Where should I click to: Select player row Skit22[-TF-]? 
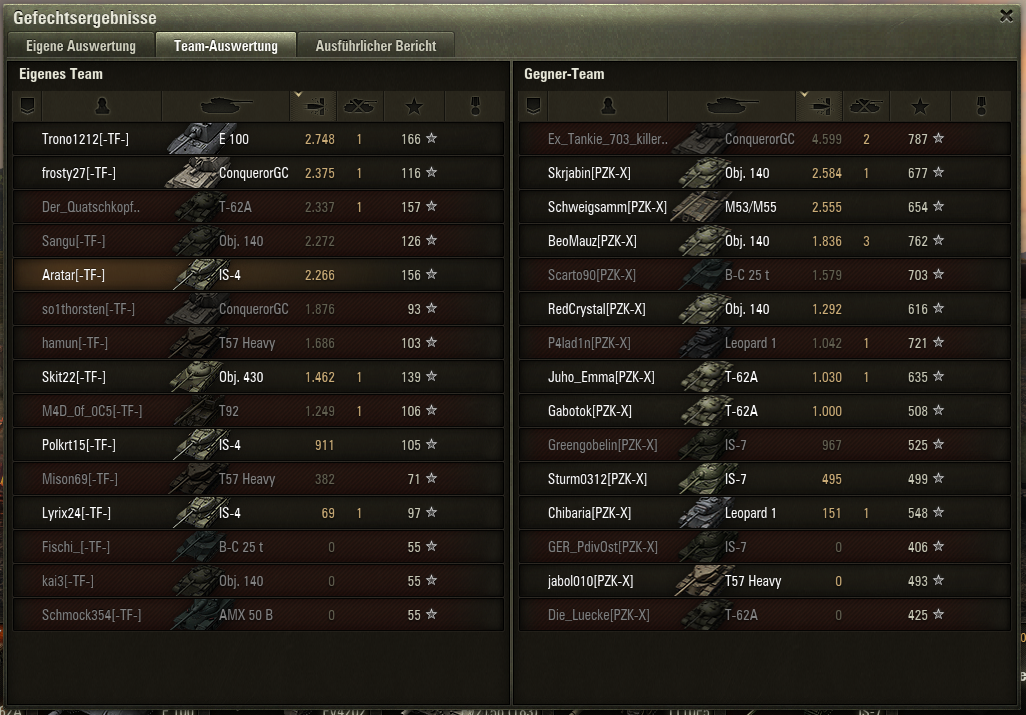(74, 377)
